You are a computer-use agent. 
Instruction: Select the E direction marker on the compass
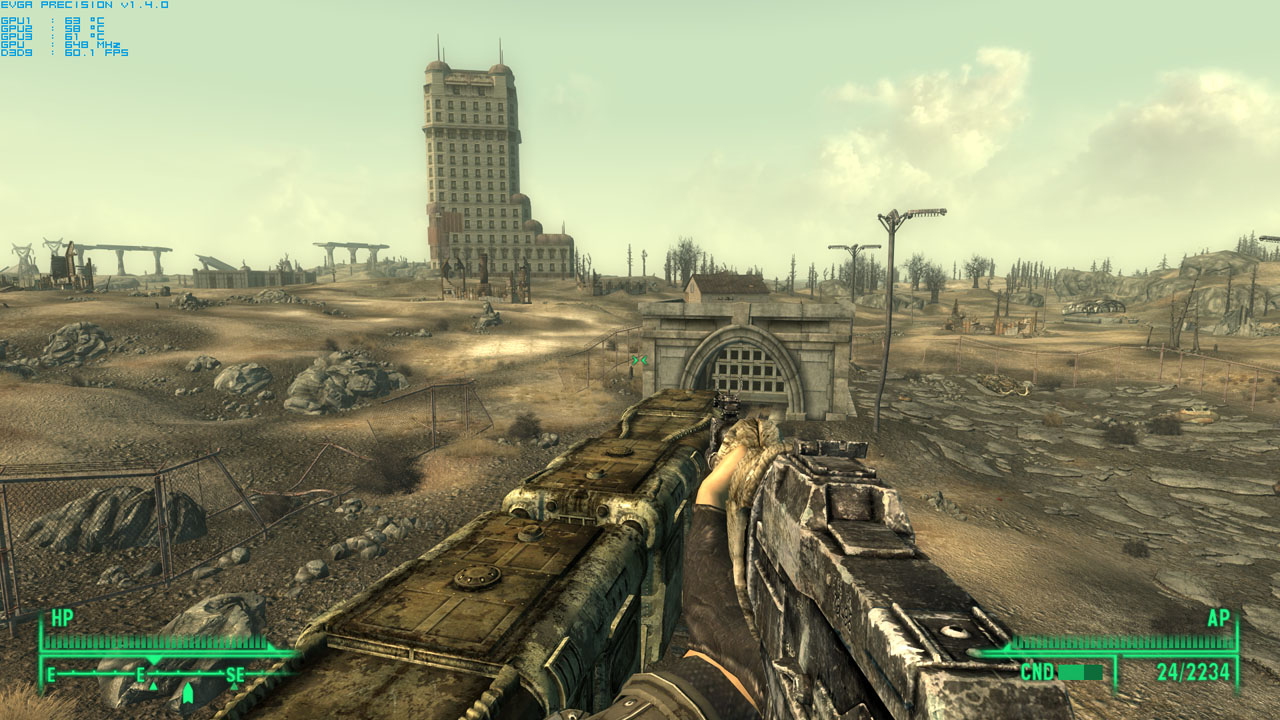(x=141, y=675)
